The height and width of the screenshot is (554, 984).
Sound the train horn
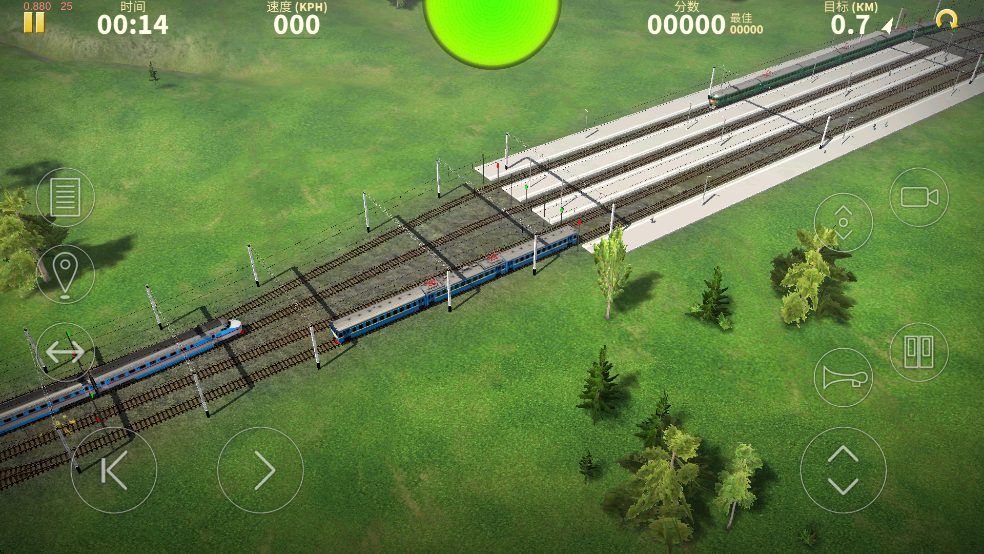pyautogui.click(x=843, y=377)
